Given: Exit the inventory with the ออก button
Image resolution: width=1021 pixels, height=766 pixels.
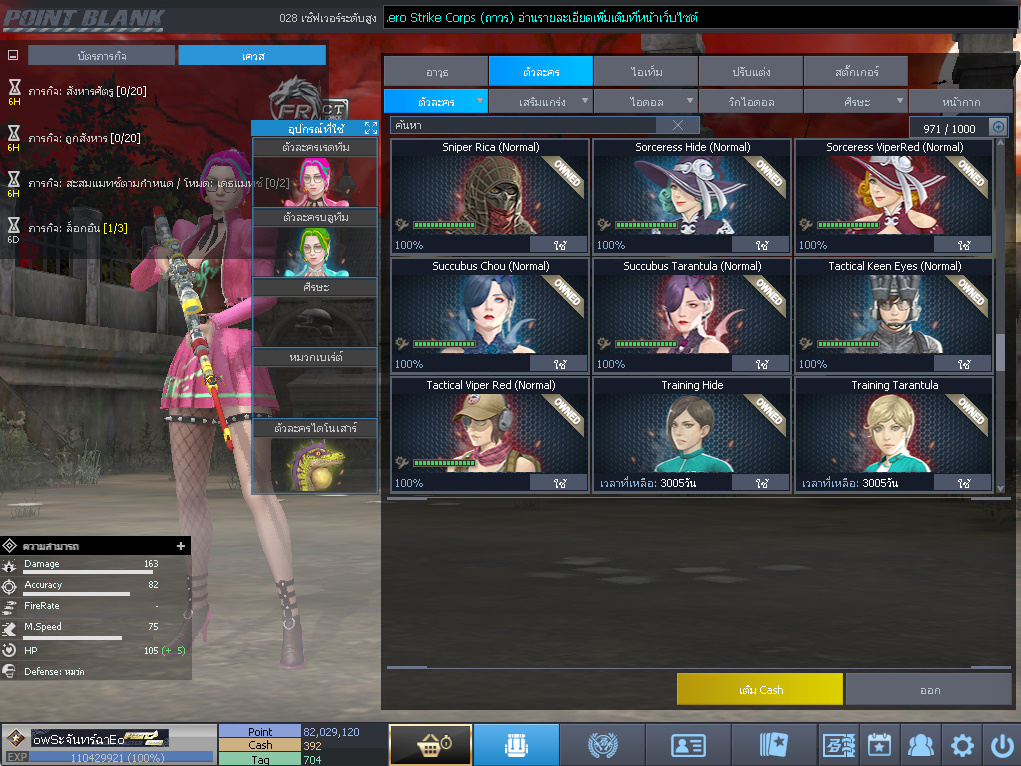Looking at the screenshot, I should (x=929, y=689).
